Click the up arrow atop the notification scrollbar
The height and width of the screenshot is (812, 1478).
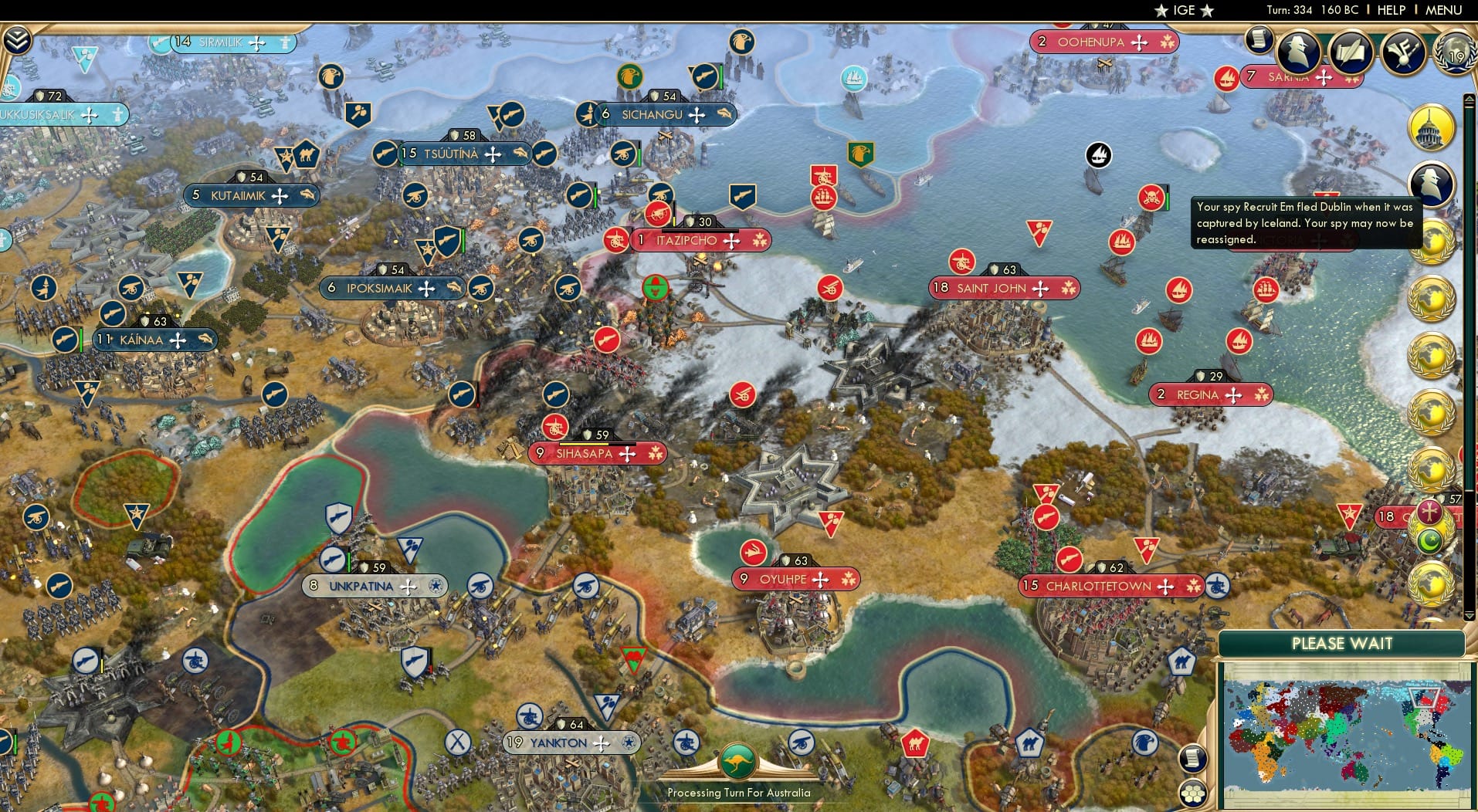[x=1468, y=98]
